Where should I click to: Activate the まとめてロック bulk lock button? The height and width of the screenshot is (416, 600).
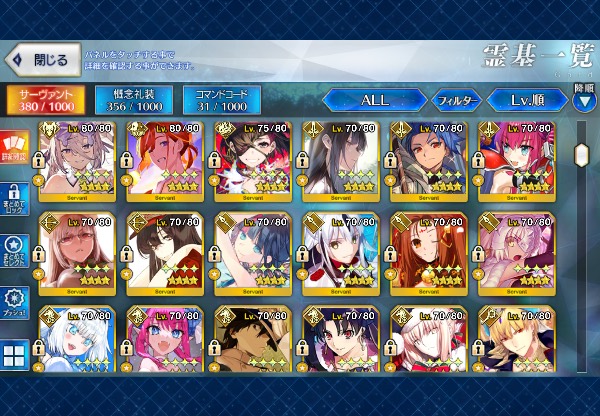(14, 195)
